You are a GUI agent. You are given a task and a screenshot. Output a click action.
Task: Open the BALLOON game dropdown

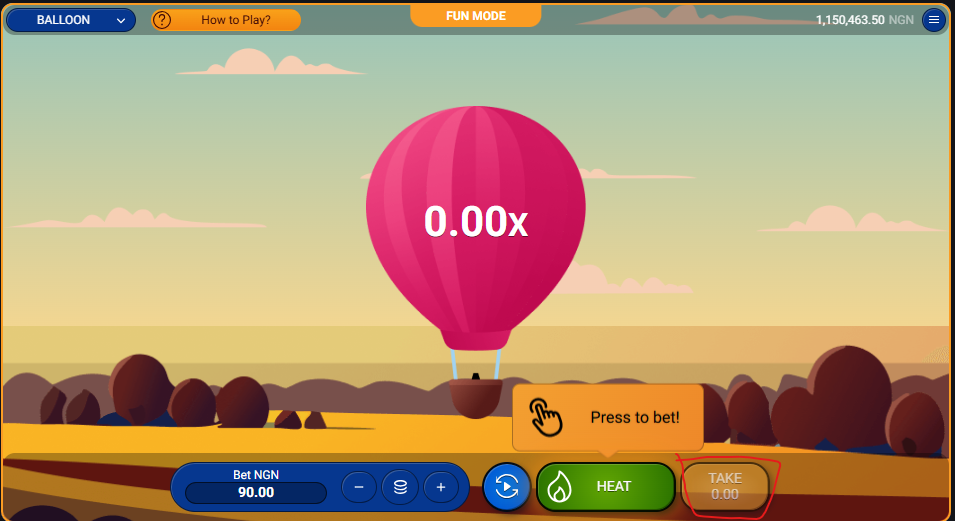pyautogui.click(x=71, y=20)
